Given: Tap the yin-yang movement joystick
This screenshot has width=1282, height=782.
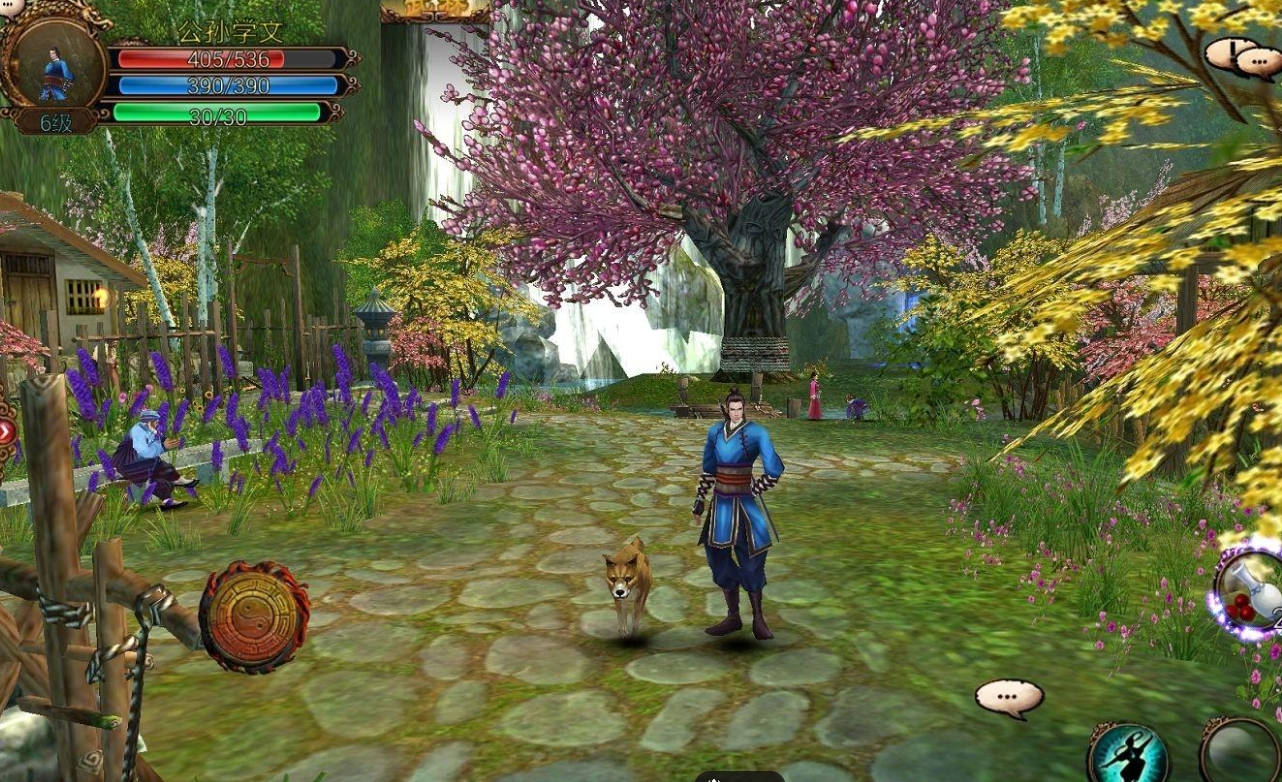Looking at the screenshot, I should [x=254, y=617].
